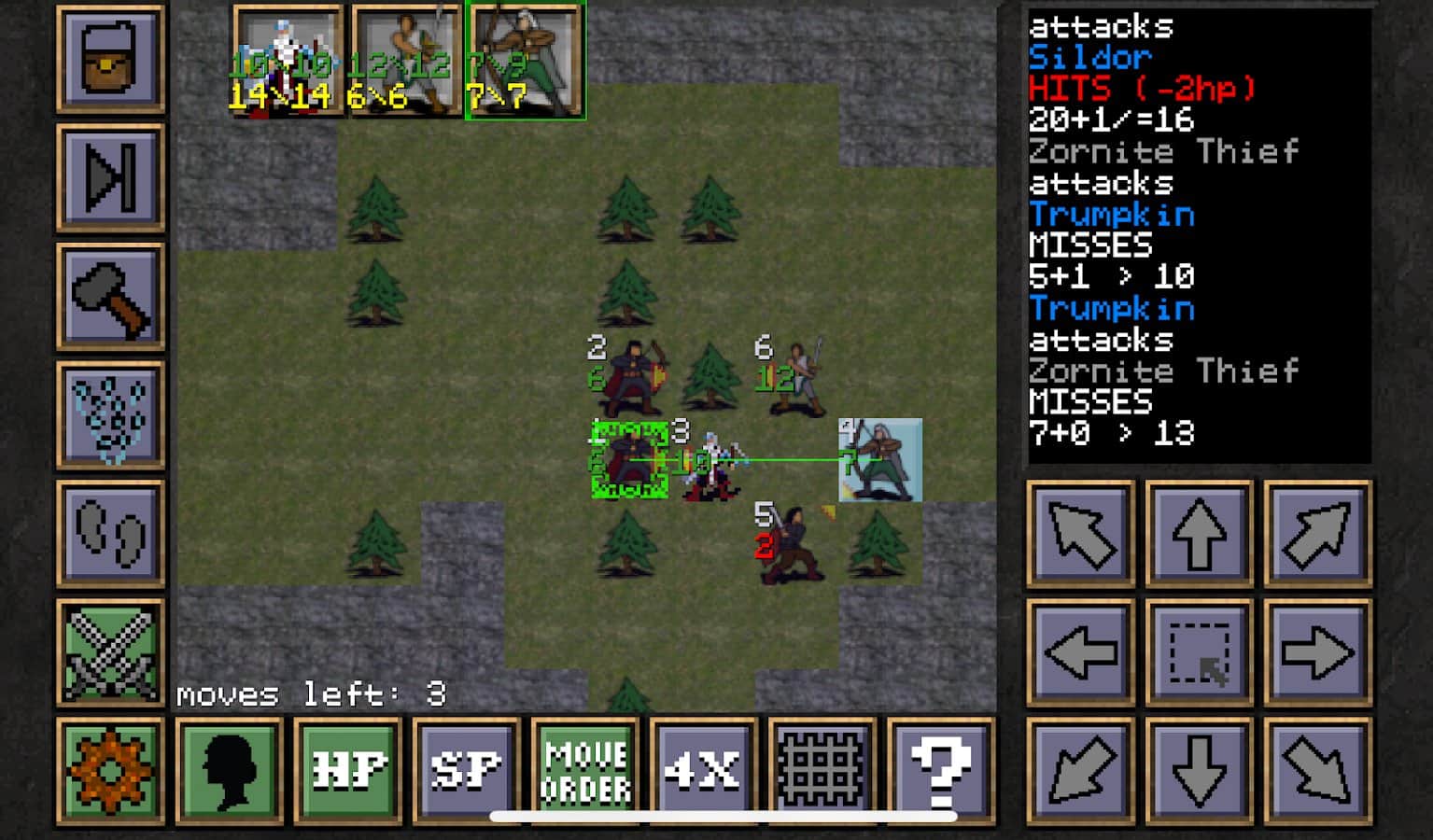1433x840 pixels.
Task: Move diagonally with the up-left arrow
Action: 1080,534
